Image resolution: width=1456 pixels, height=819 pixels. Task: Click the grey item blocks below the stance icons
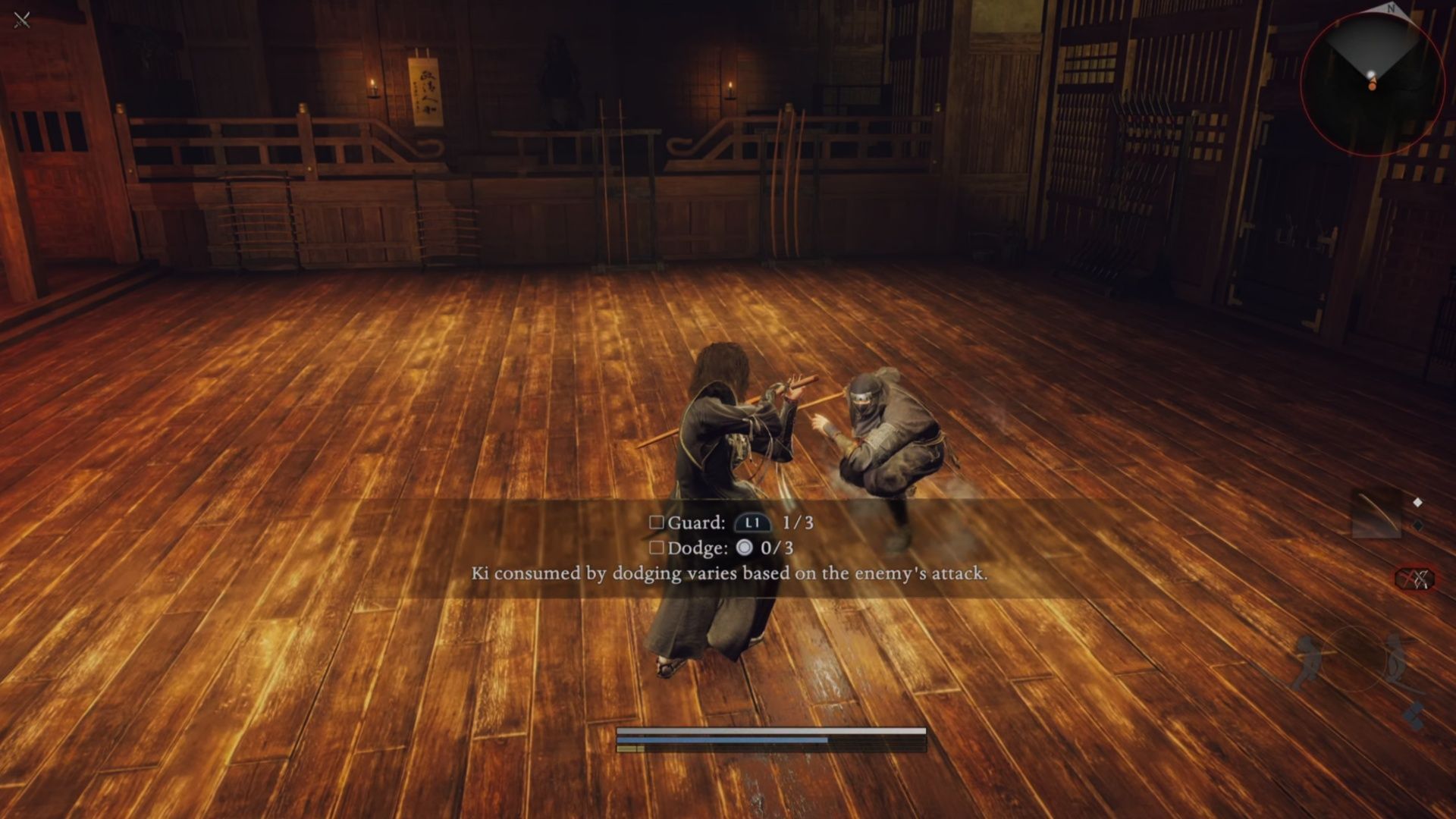click(1414, 716)
